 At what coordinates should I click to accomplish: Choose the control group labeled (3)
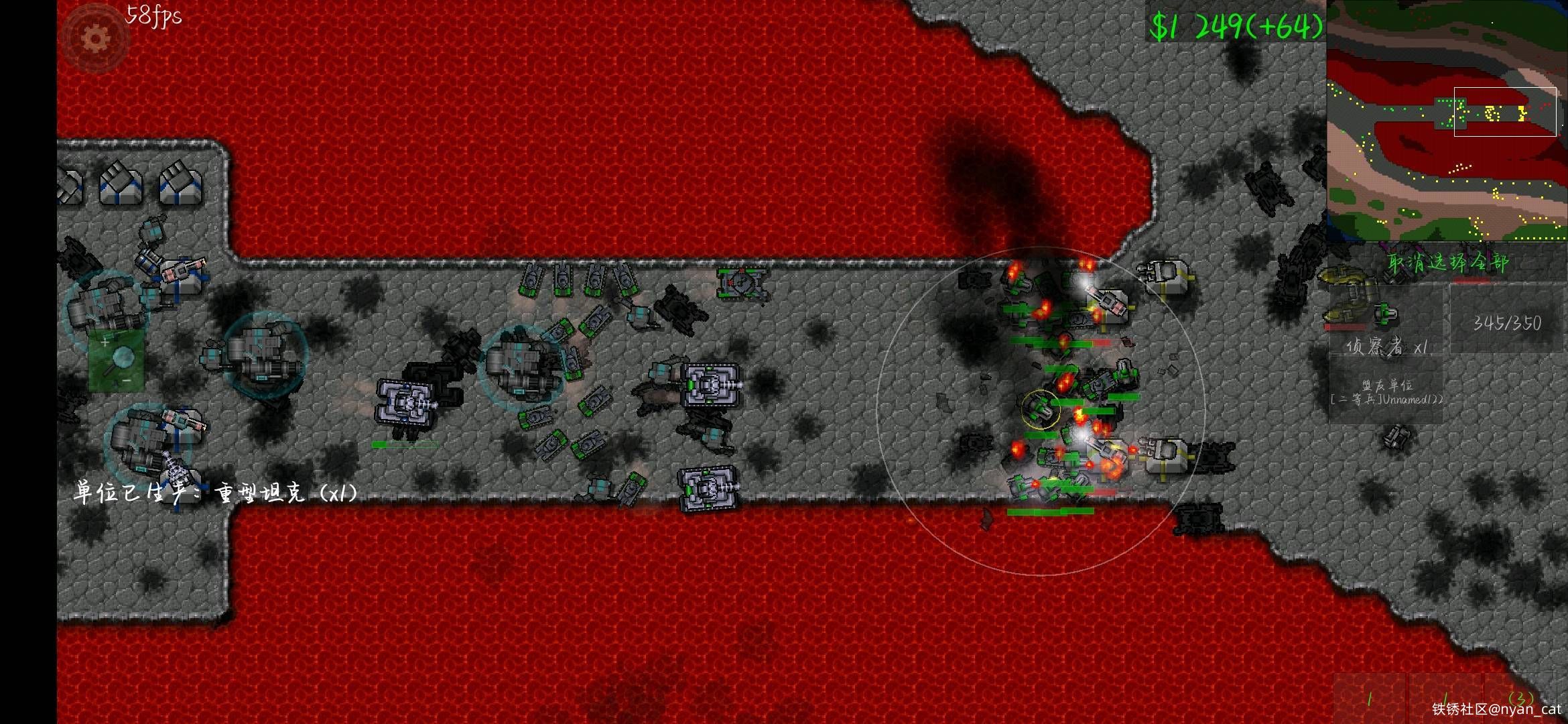[1520, 699]
